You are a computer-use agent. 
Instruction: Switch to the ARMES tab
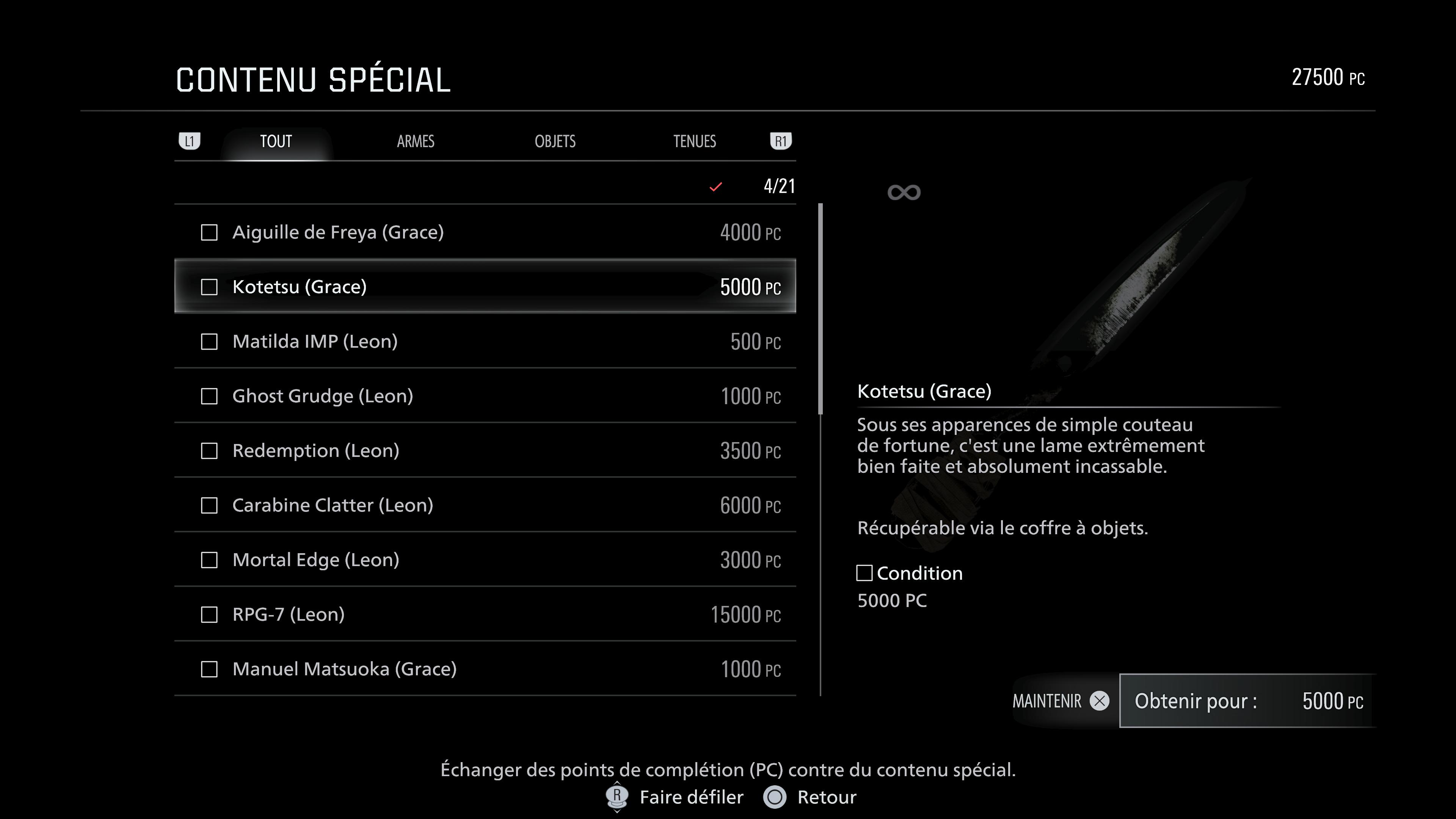point(416,141)
